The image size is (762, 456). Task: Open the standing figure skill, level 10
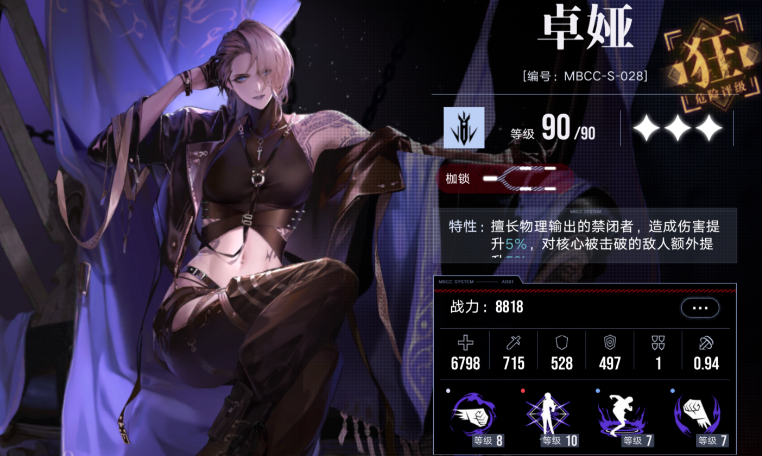548,418
